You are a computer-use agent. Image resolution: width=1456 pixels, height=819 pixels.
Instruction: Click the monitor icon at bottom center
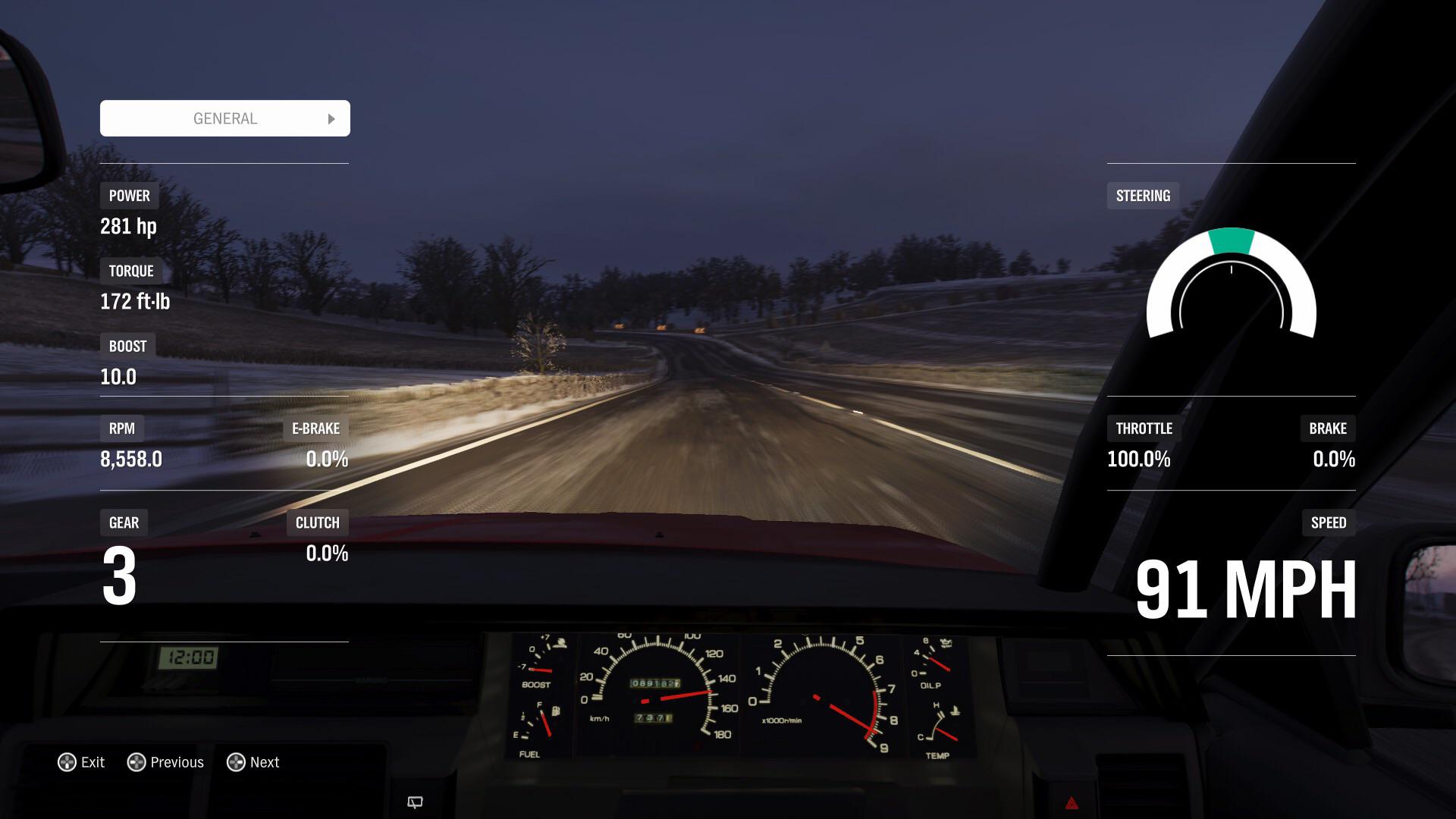click(x=416, y=802)
